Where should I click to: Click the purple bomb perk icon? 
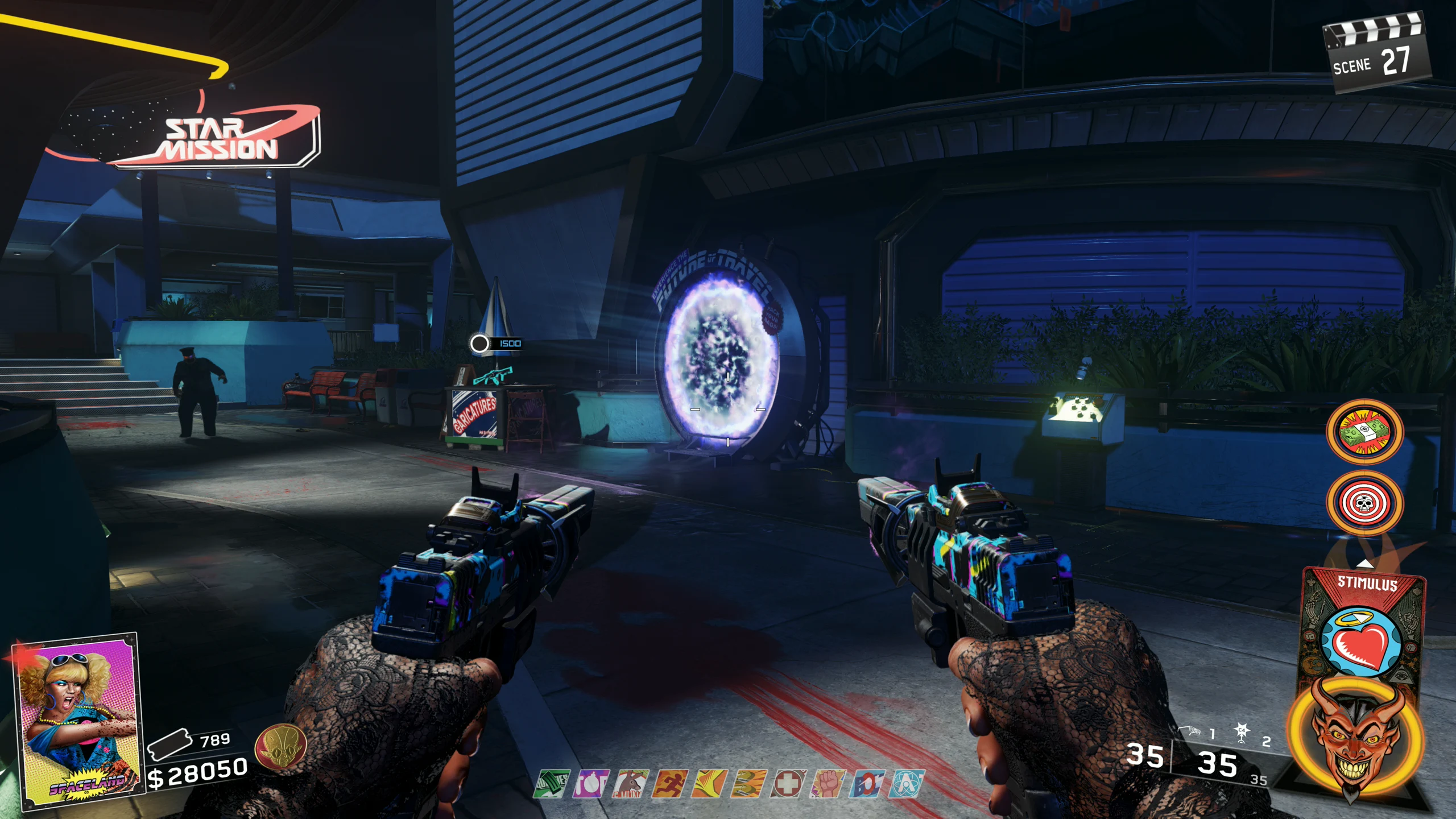pos(590,784)
